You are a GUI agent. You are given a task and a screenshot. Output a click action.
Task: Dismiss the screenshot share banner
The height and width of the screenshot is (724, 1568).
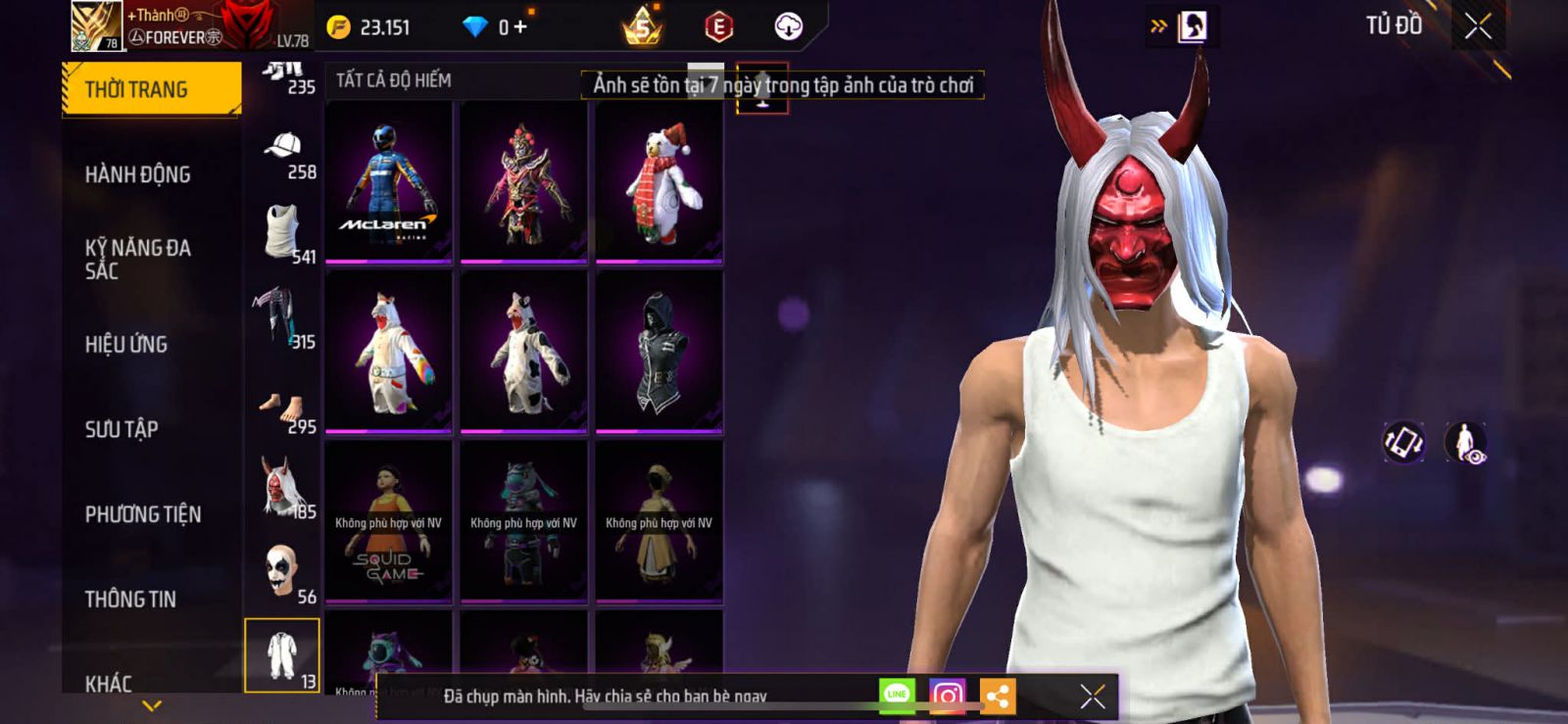[x=1093, y=696]
